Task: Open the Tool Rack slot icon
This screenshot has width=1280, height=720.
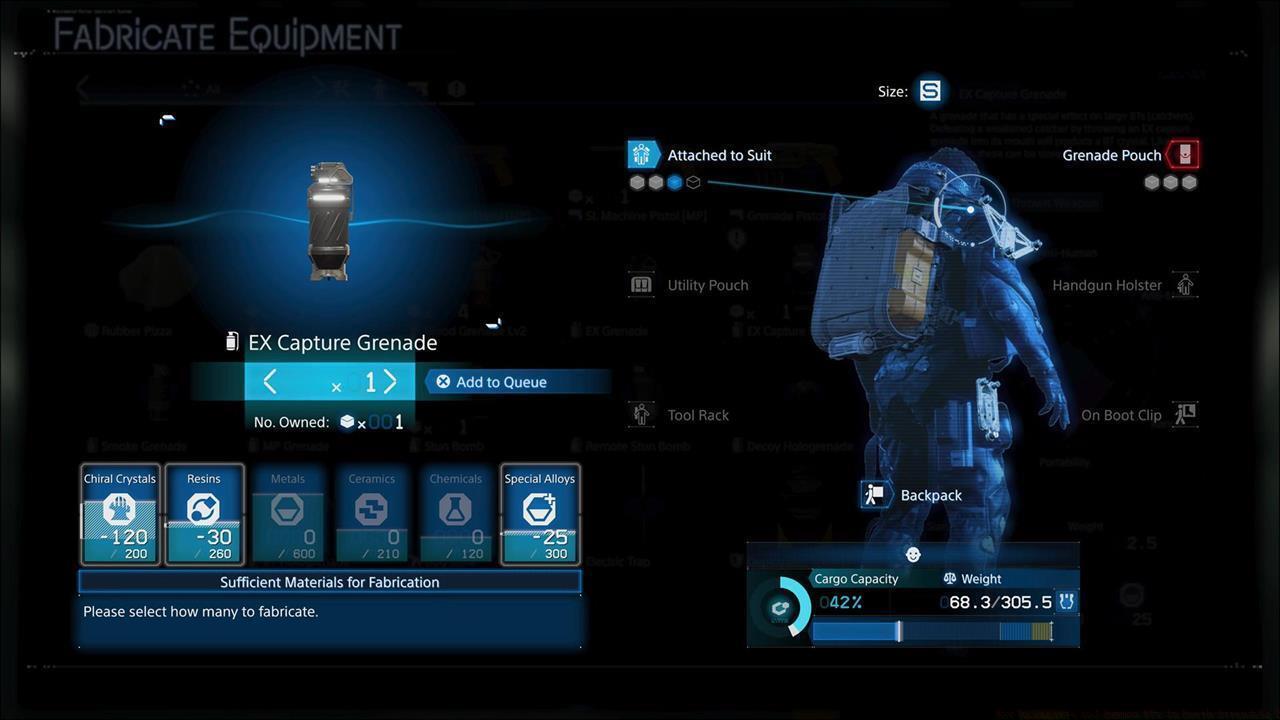Action: [641, 414]
